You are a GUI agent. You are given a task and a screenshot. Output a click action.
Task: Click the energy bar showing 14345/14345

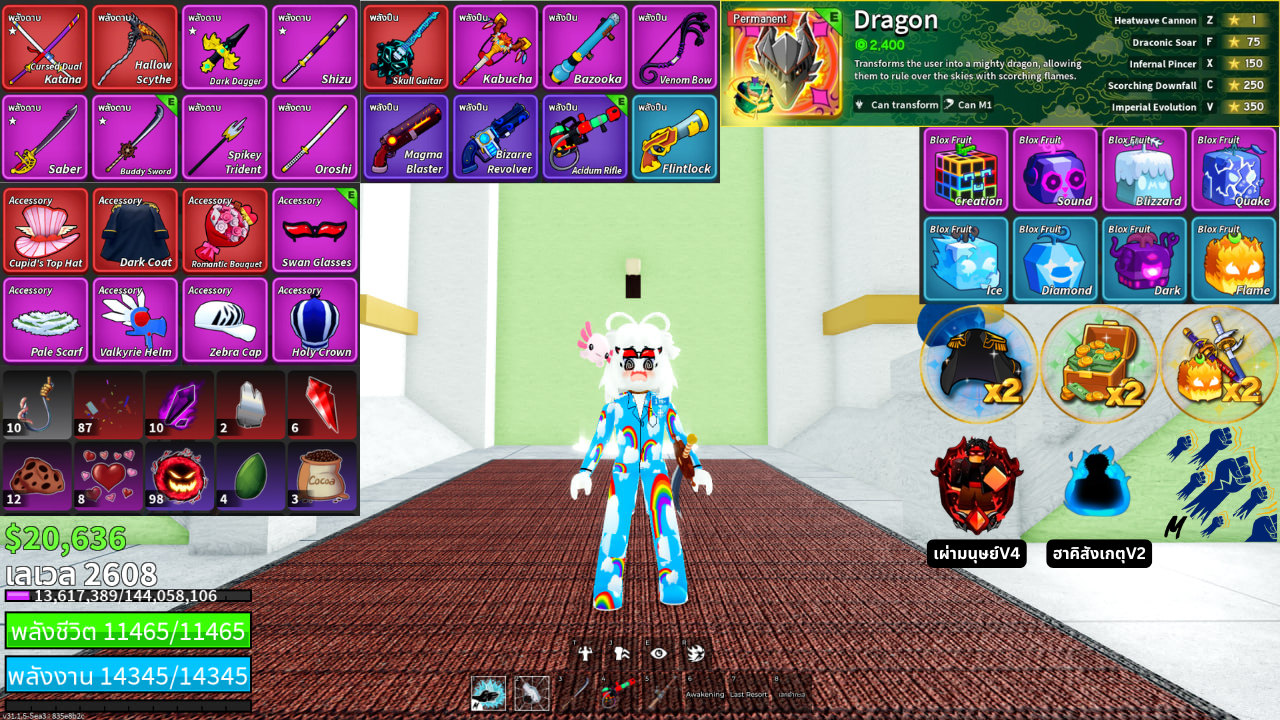click(x=127, y=676)
